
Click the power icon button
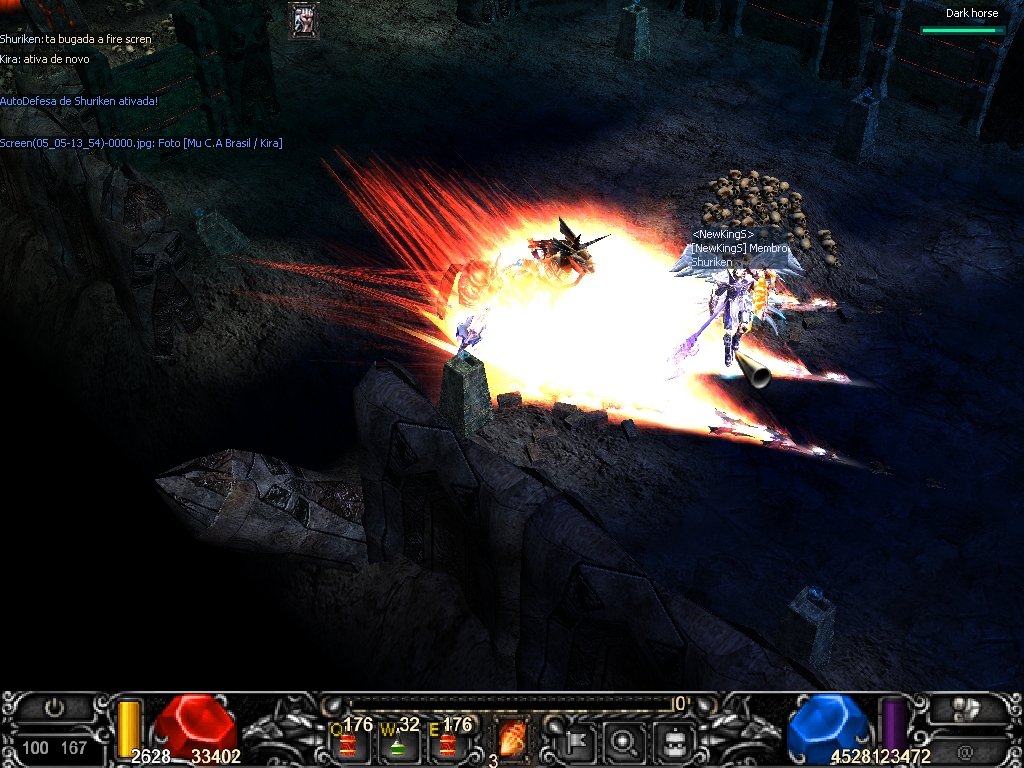coord(55,709)
